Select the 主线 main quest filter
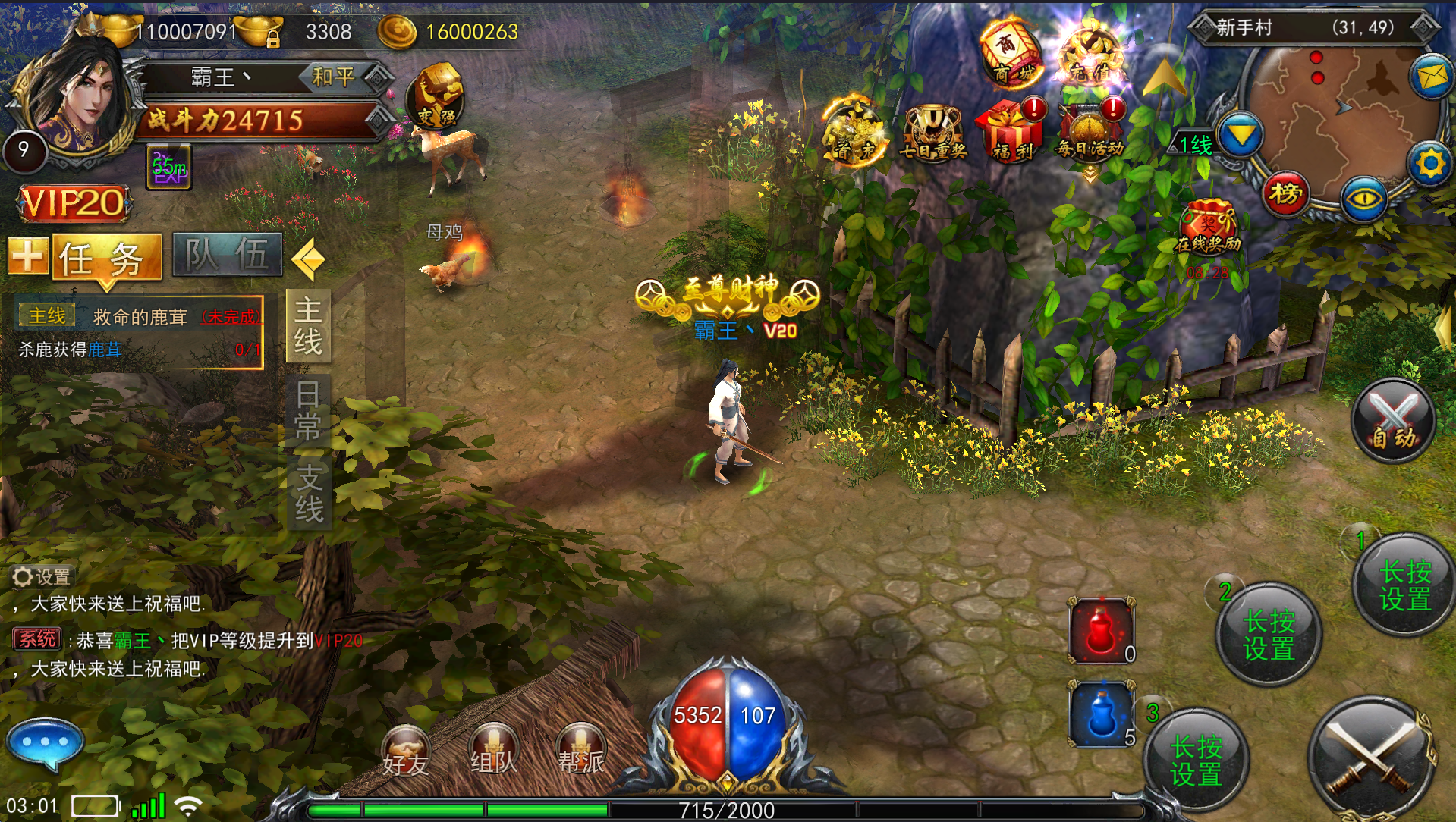 [308, 326]
